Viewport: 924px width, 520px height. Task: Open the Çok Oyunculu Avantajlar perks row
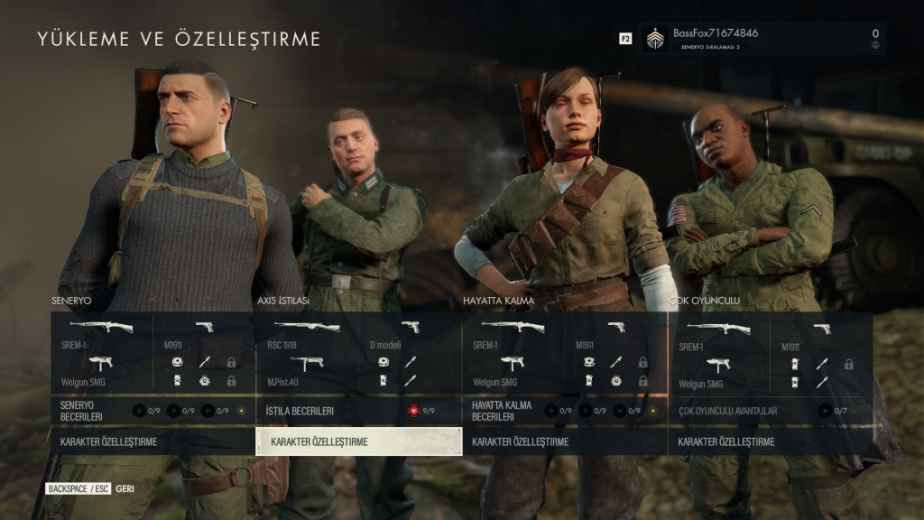[771, 410]
